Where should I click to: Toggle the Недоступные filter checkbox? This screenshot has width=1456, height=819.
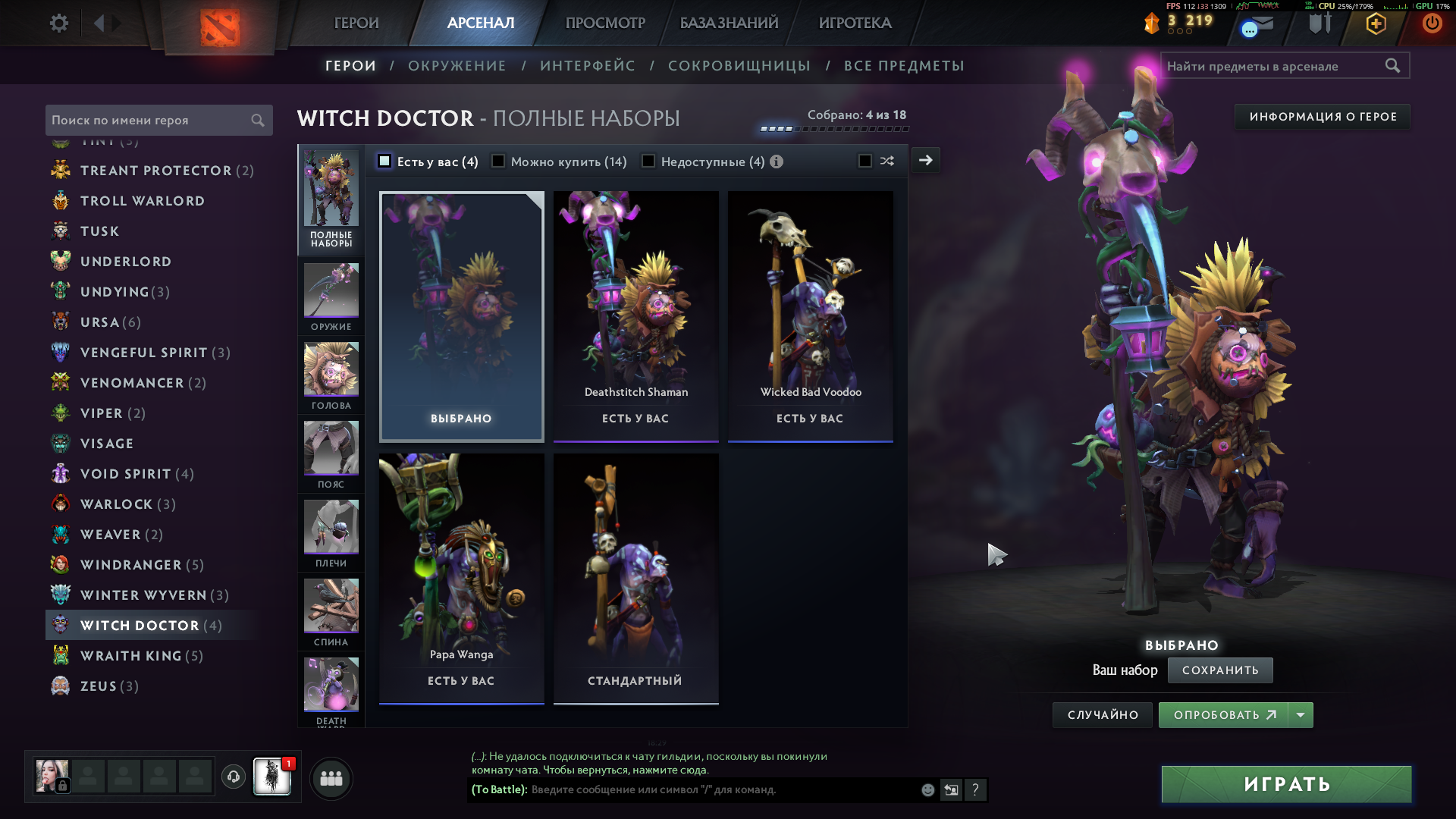pos(649,162)
